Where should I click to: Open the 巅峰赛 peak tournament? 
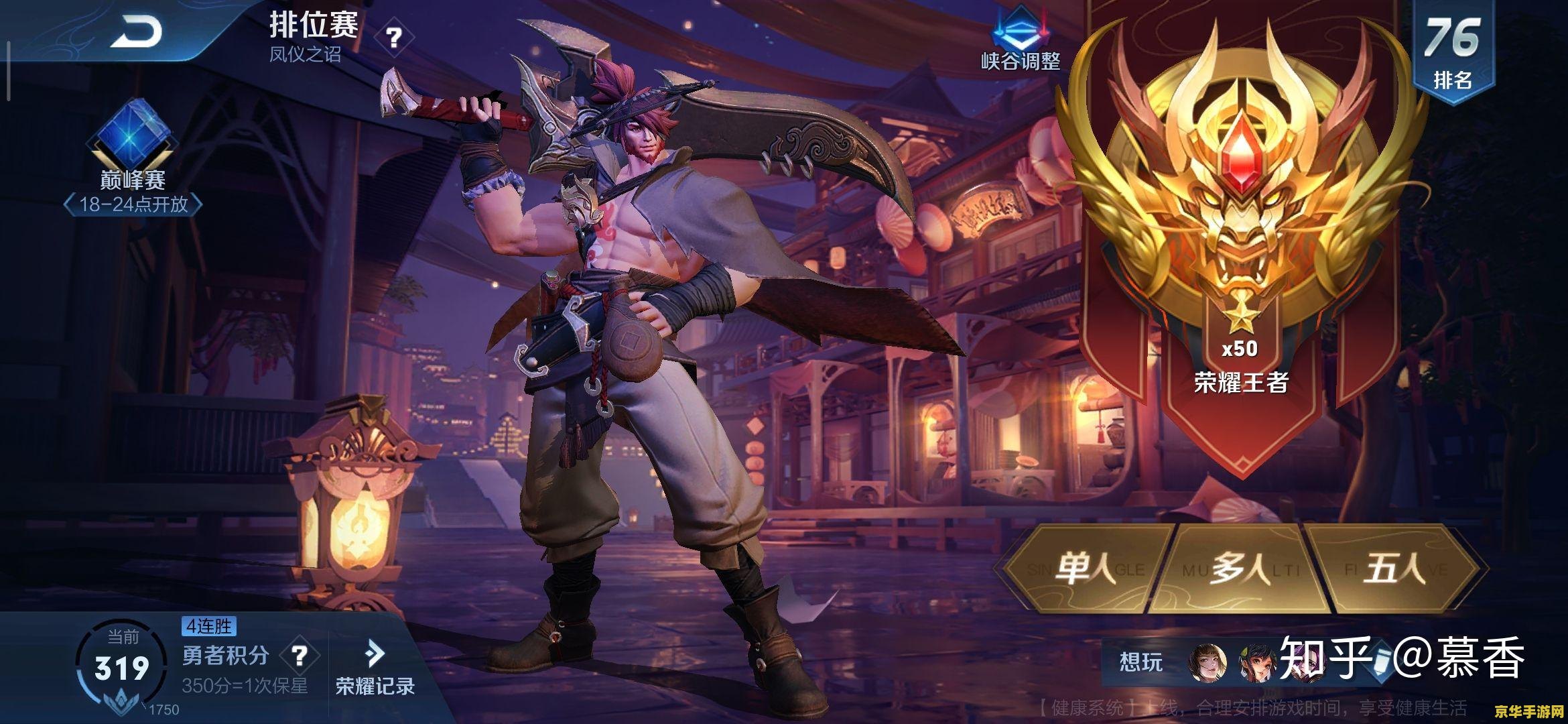pyautogui.click(x=133, y=156)
